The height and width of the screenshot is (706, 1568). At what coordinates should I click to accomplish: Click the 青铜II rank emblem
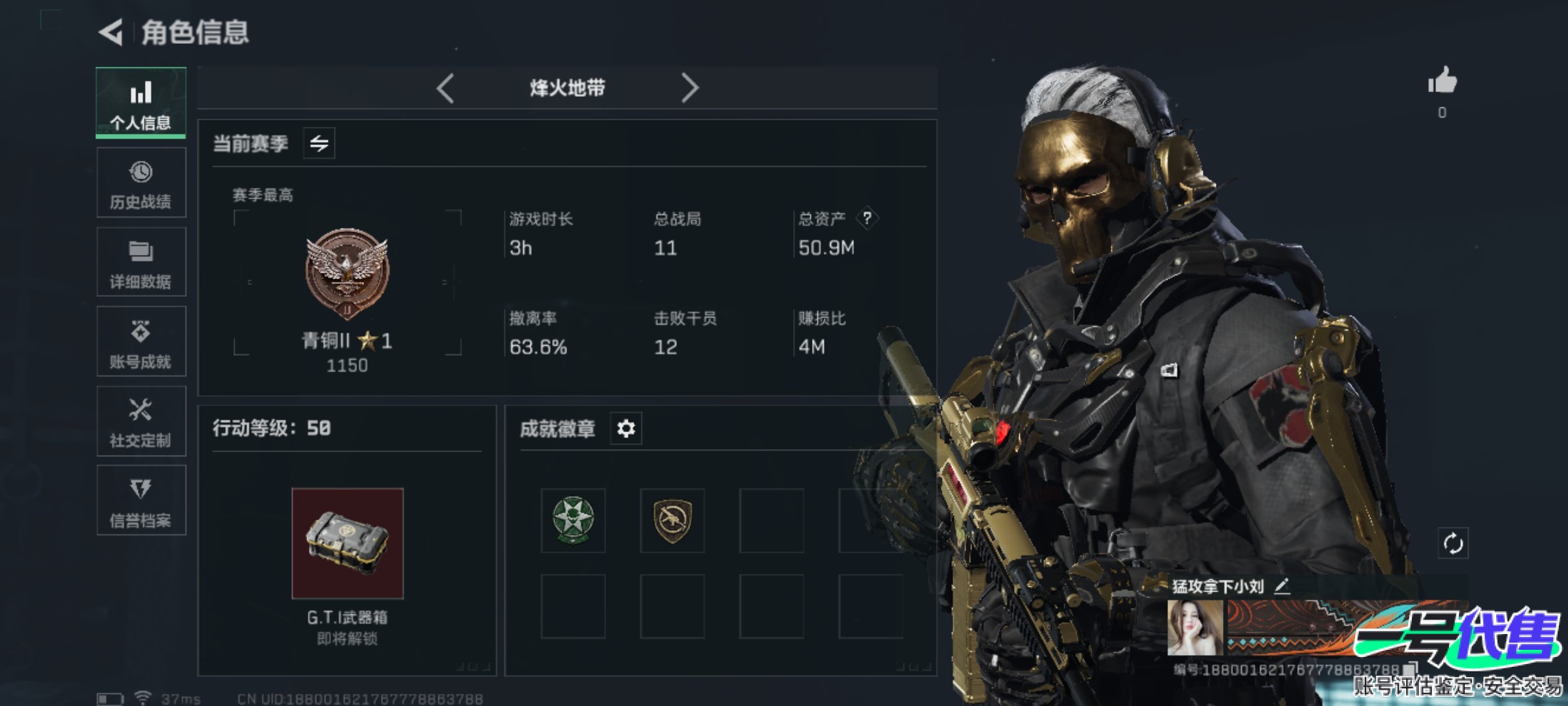click(347, 273)
